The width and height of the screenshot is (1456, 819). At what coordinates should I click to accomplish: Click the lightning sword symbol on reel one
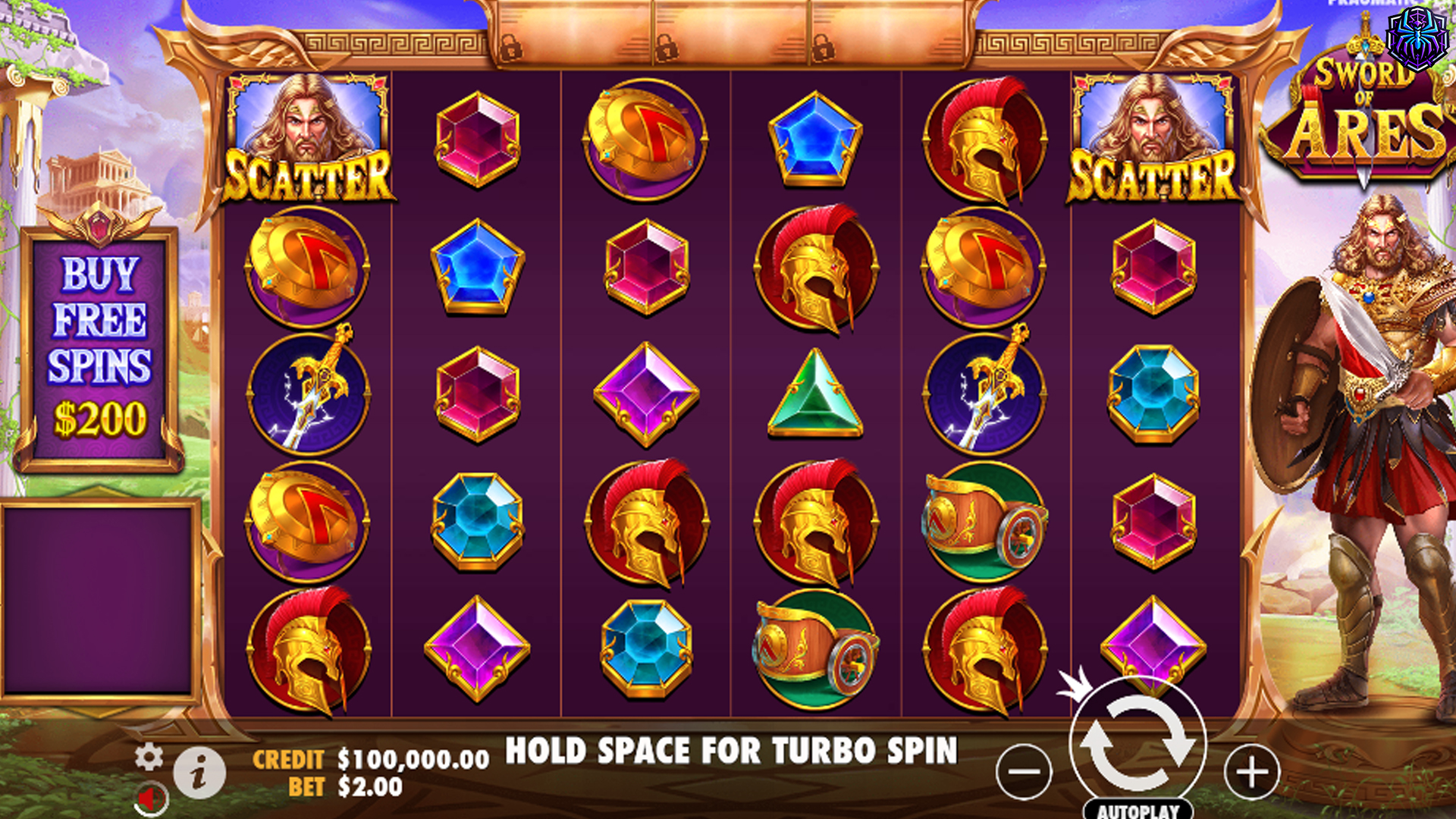(306, 396)
